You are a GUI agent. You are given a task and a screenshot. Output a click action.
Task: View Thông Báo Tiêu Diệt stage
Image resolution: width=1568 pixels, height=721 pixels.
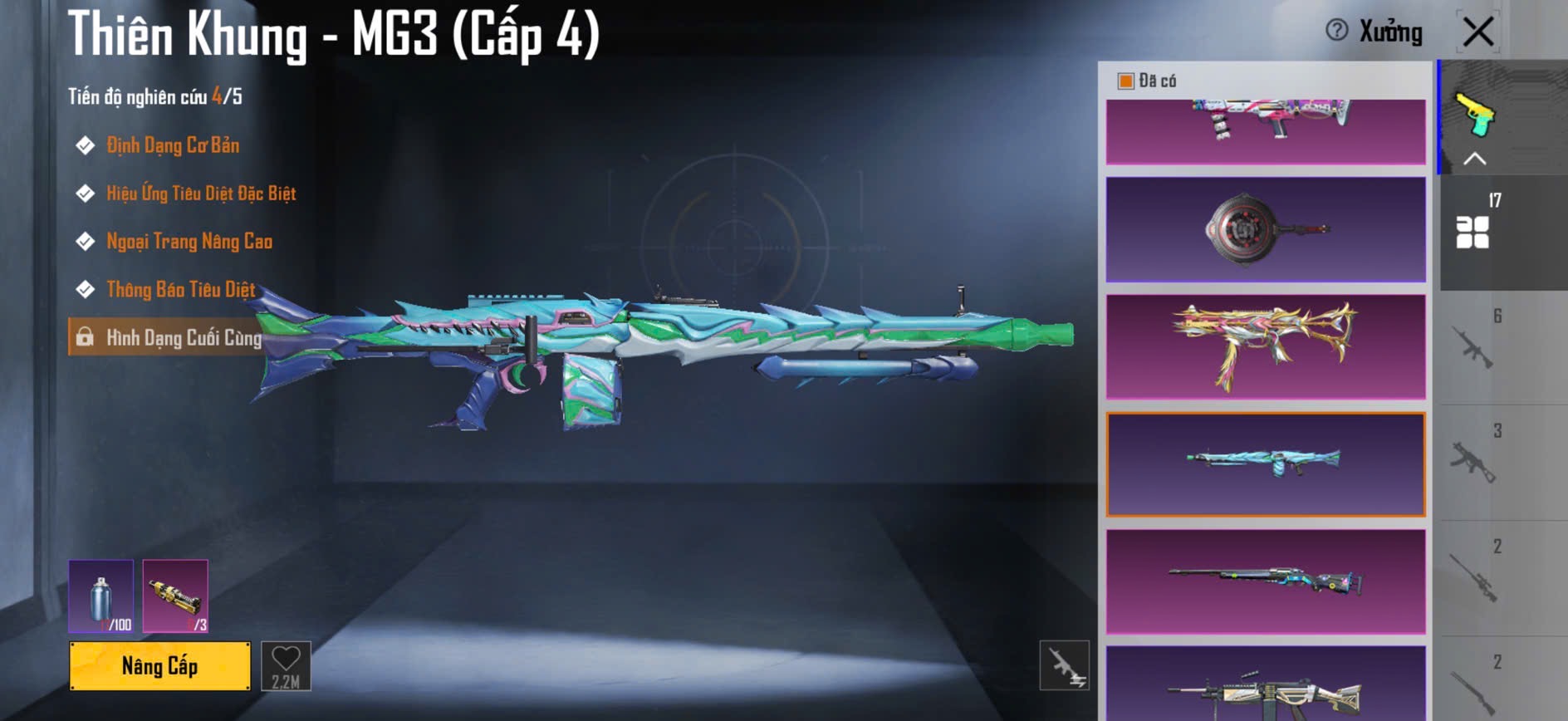(x=180, y=289)
